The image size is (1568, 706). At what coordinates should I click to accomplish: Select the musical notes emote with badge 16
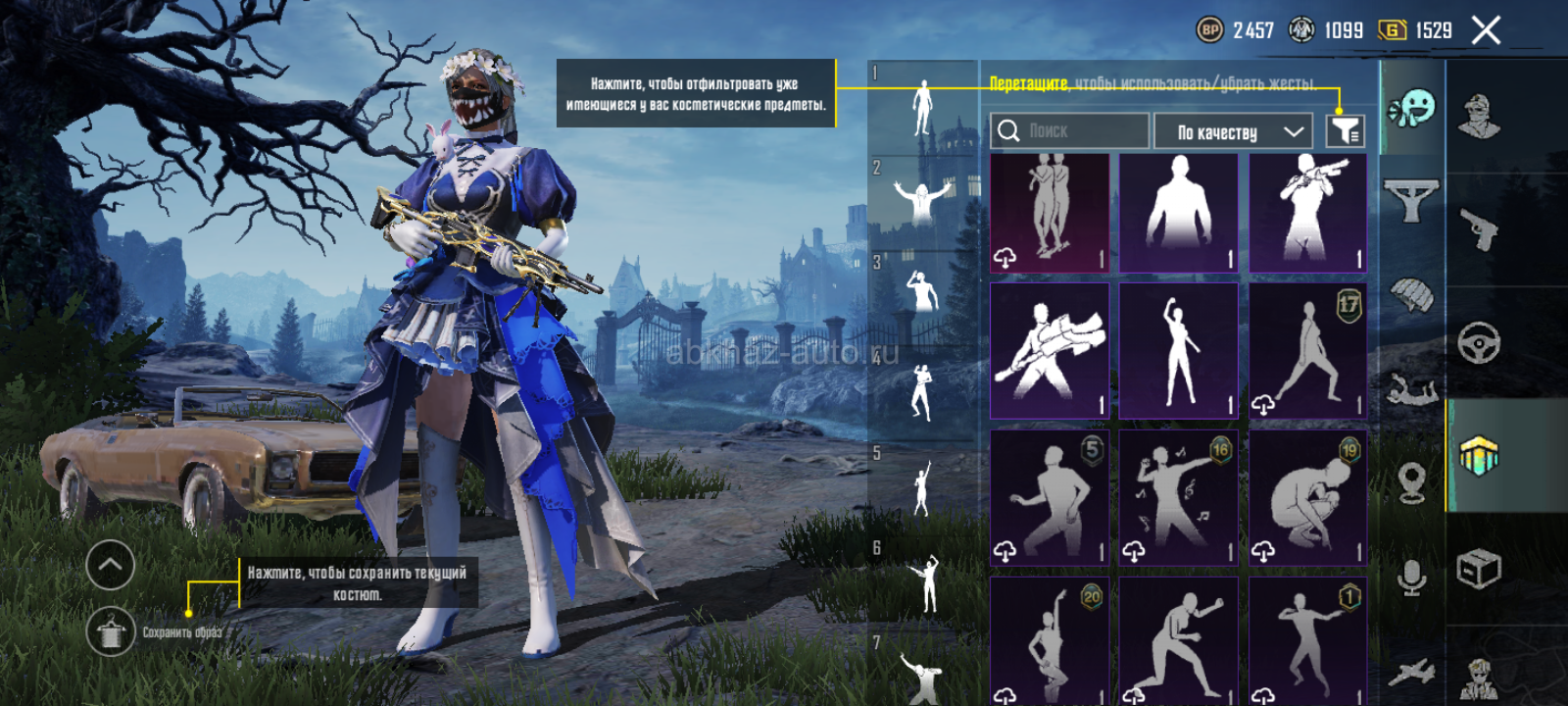(1178, 496)
